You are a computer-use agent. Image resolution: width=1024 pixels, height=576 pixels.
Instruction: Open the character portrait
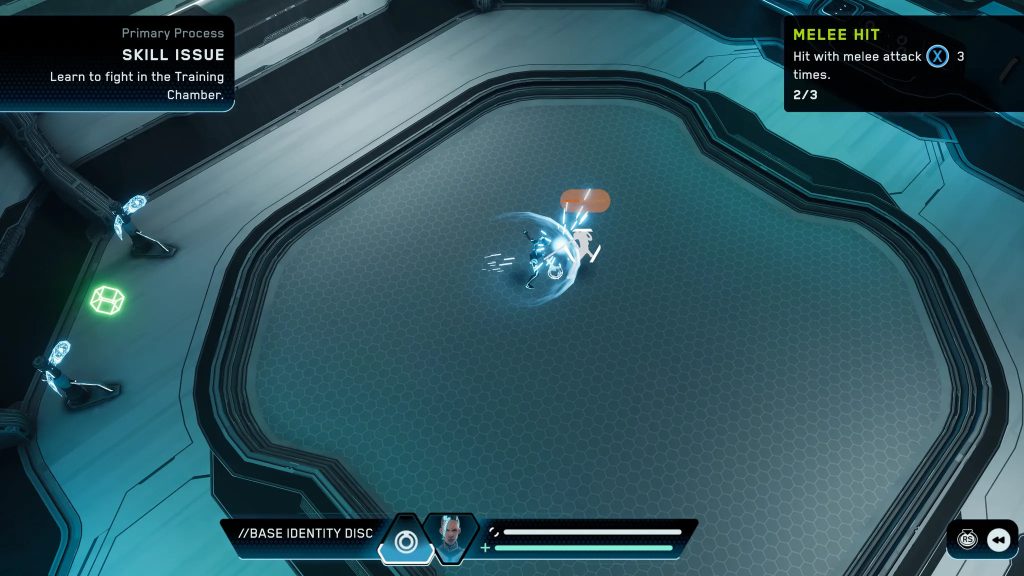[x=451, y=537]
